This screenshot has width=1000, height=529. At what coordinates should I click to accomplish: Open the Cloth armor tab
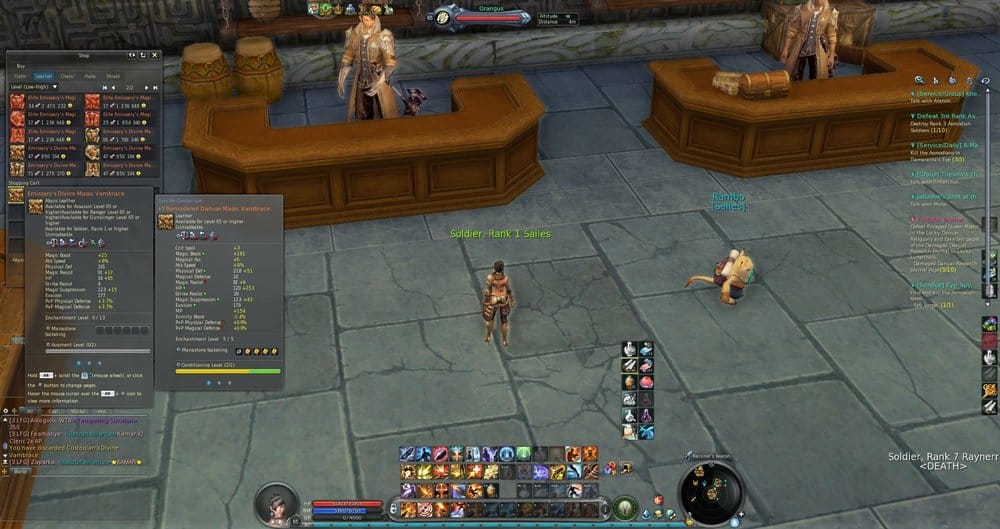click(x=20, y=75)
